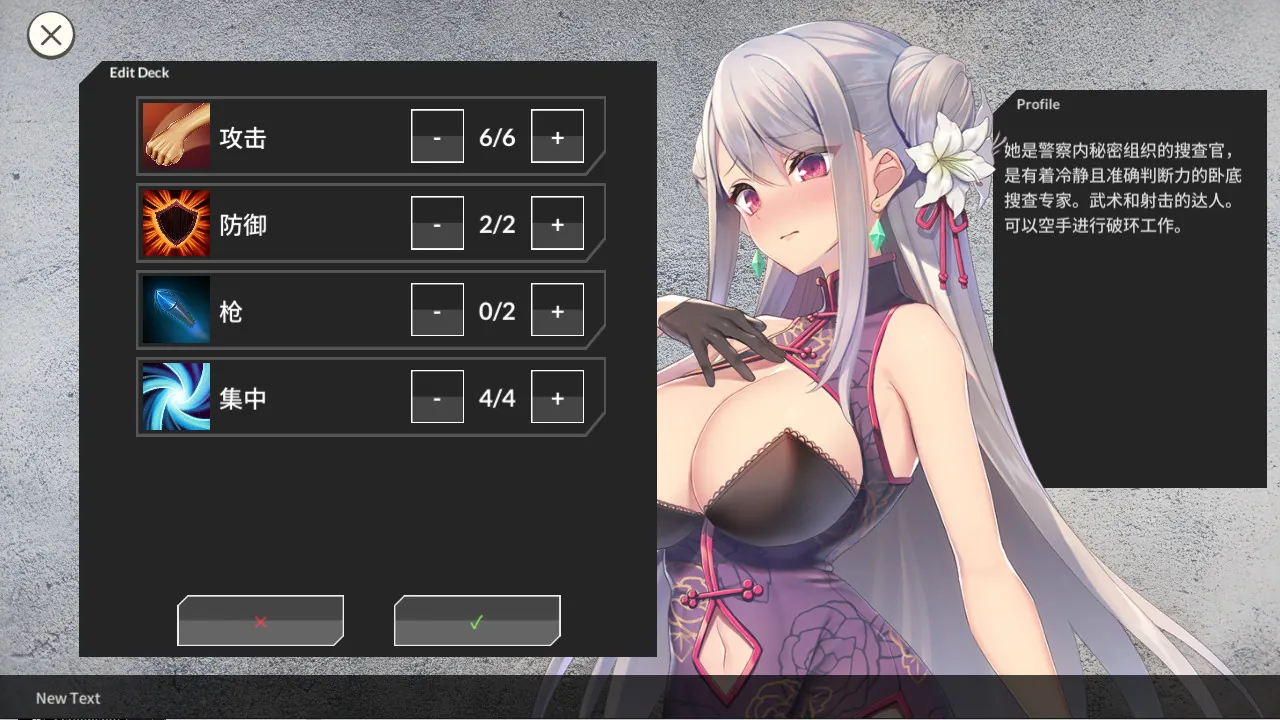Click the 6/6 count display for 攻击
Viewport: 1280px width, 720px height.
pyautogui.click(x=497, y=136)
